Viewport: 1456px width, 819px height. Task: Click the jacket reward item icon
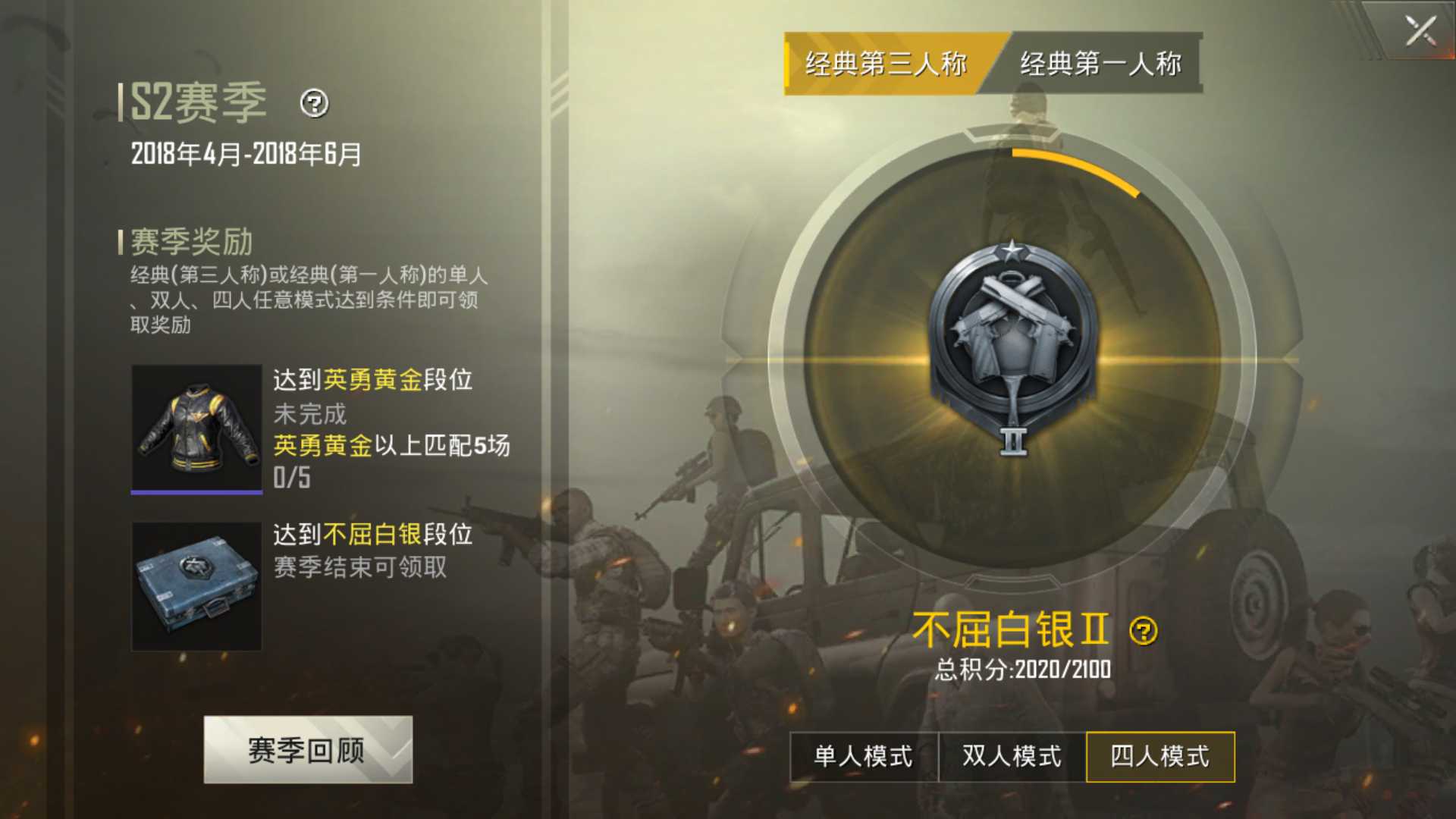pos(196,425)
